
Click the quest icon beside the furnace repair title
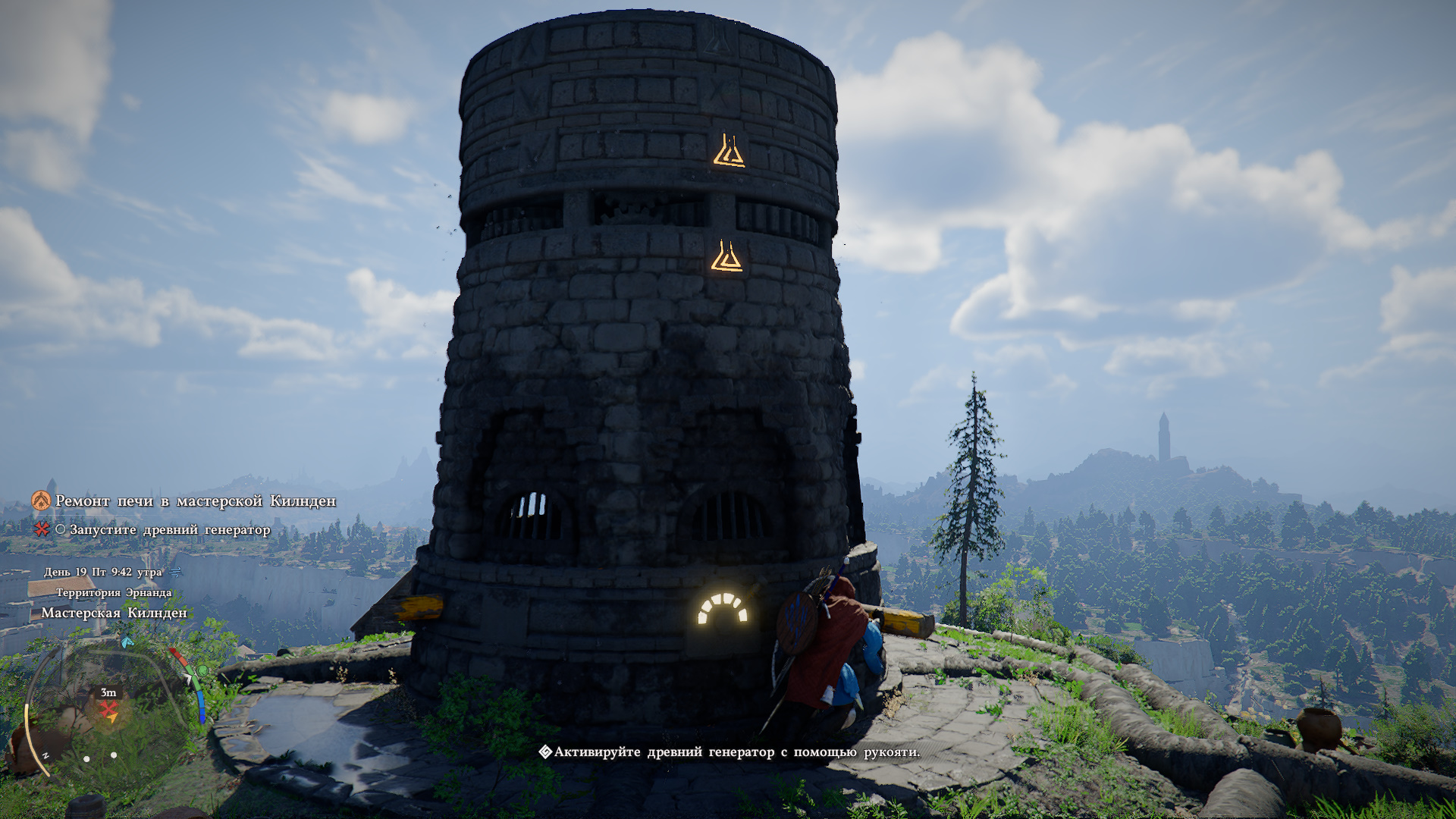pos(41,500)
